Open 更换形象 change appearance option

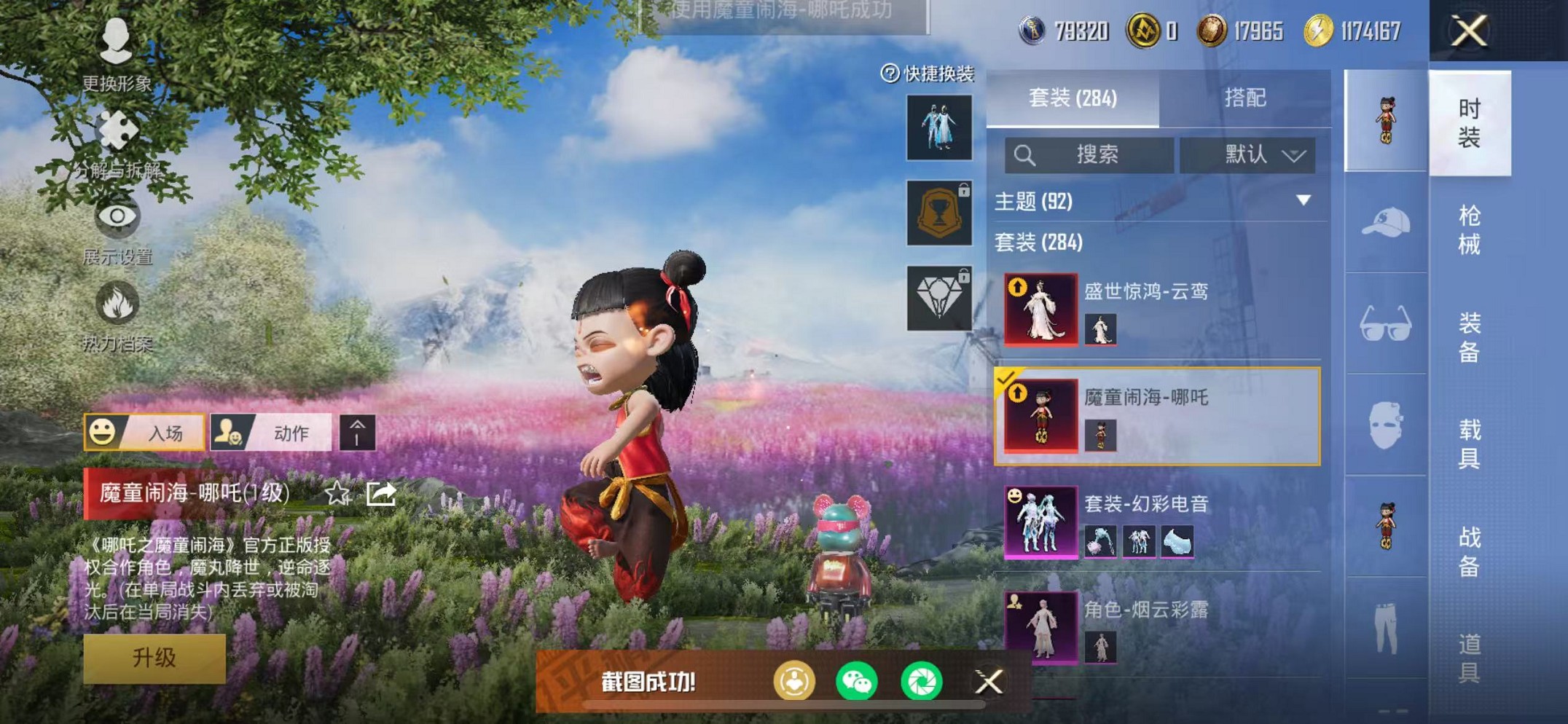pos(117,52)
